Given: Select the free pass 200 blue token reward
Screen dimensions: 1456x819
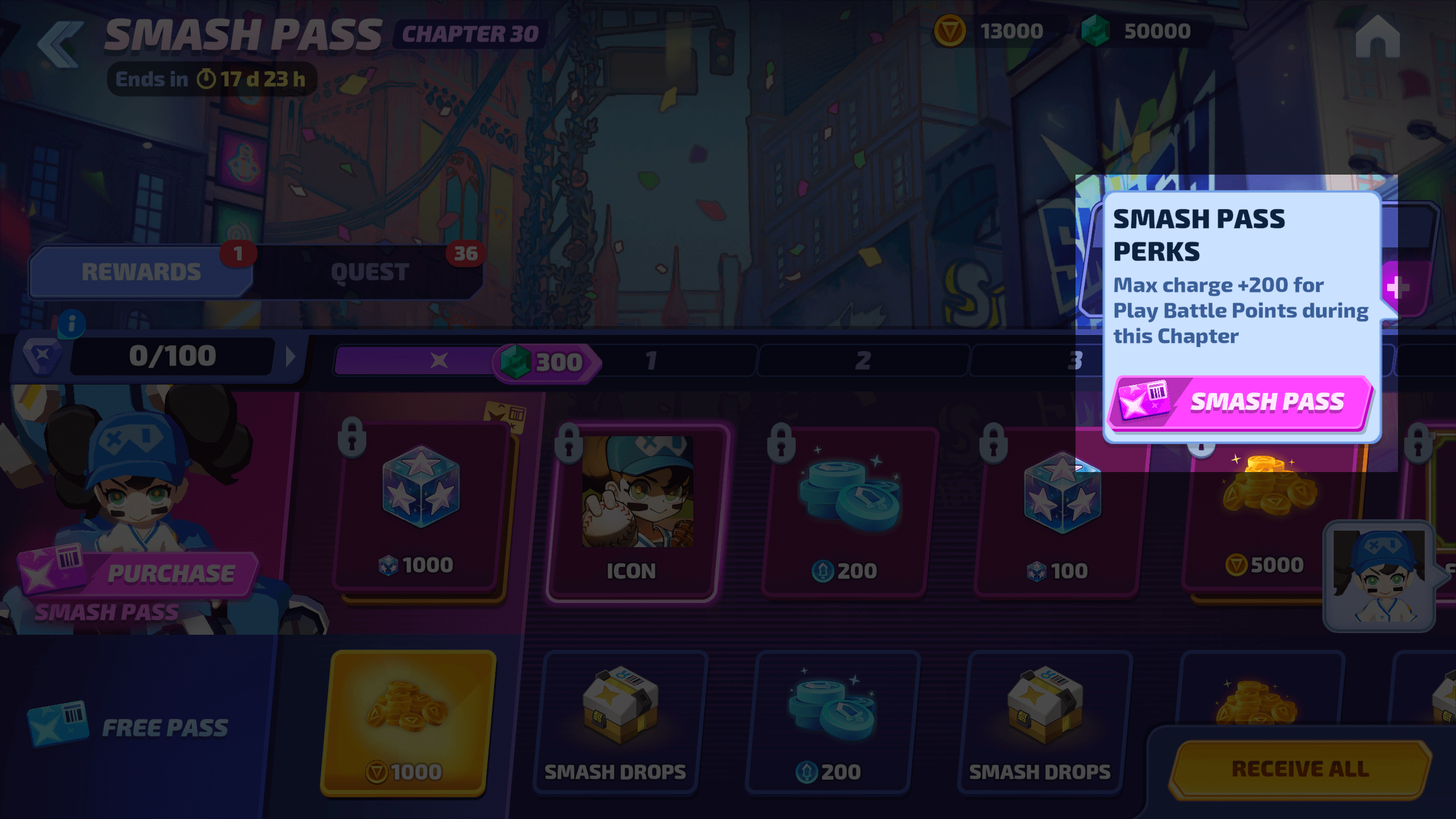Looking at the screenshot, I should [832, 722].
